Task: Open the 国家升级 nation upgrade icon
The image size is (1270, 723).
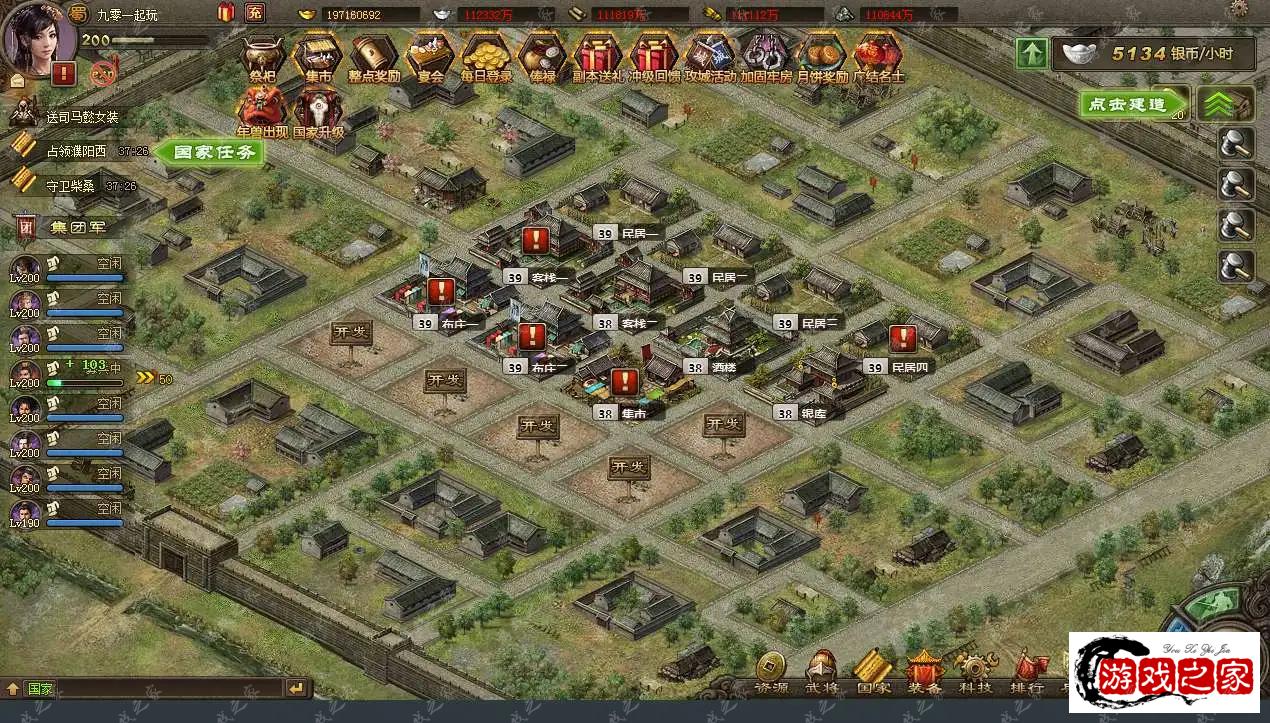Action: click(x=319, y=110)
